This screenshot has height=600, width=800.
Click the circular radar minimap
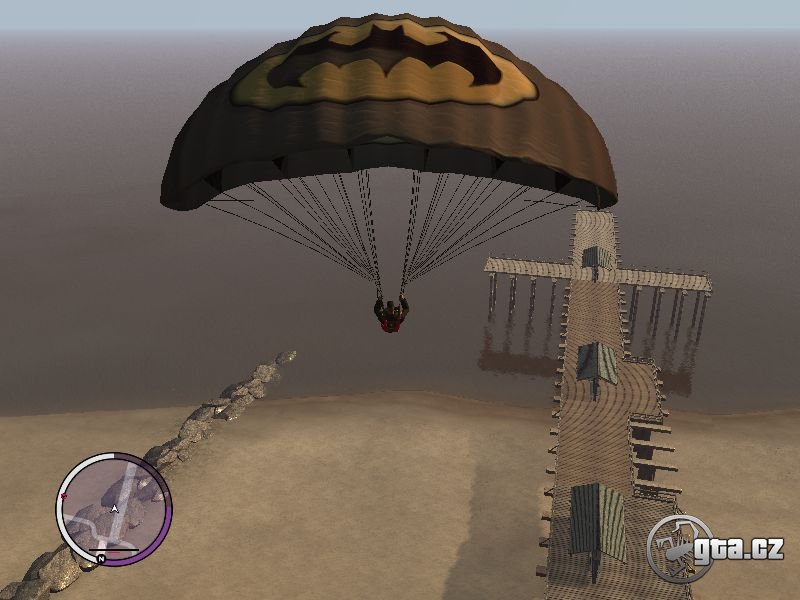click(114, 509)
